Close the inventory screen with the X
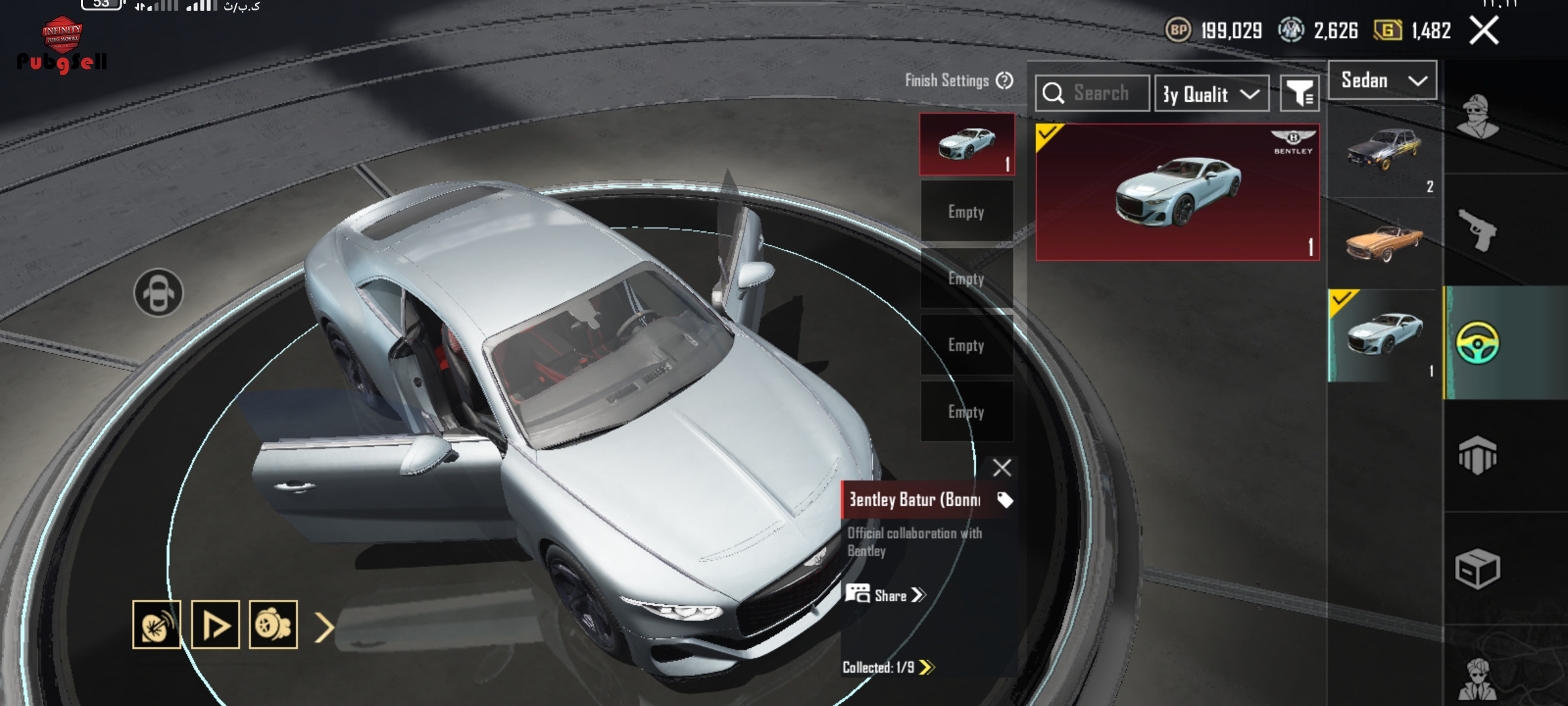Screen dimensions: 1568x706 [x=1484, y=30]
